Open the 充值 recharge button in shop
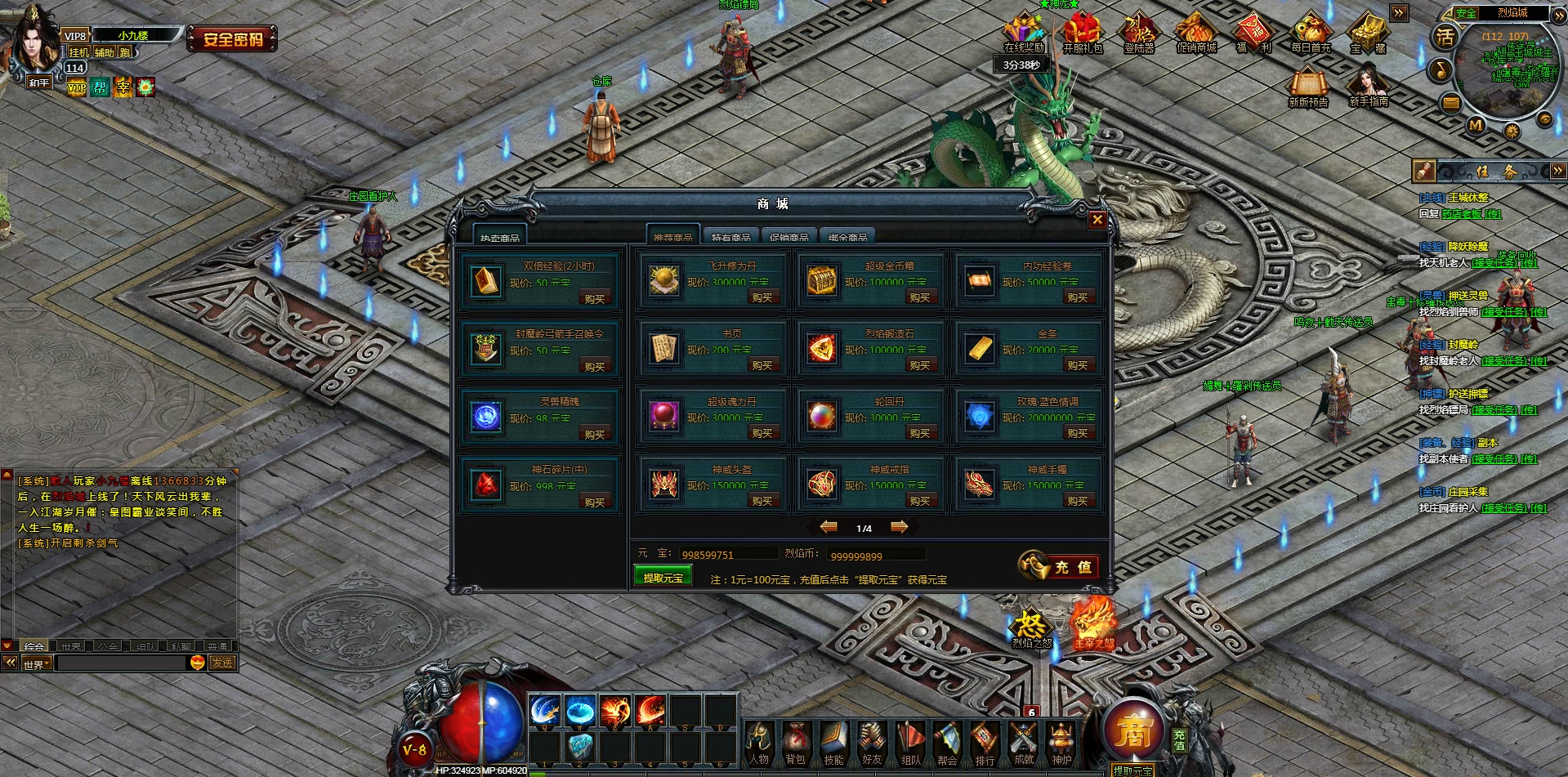1568x777 pixels. 1059,566
